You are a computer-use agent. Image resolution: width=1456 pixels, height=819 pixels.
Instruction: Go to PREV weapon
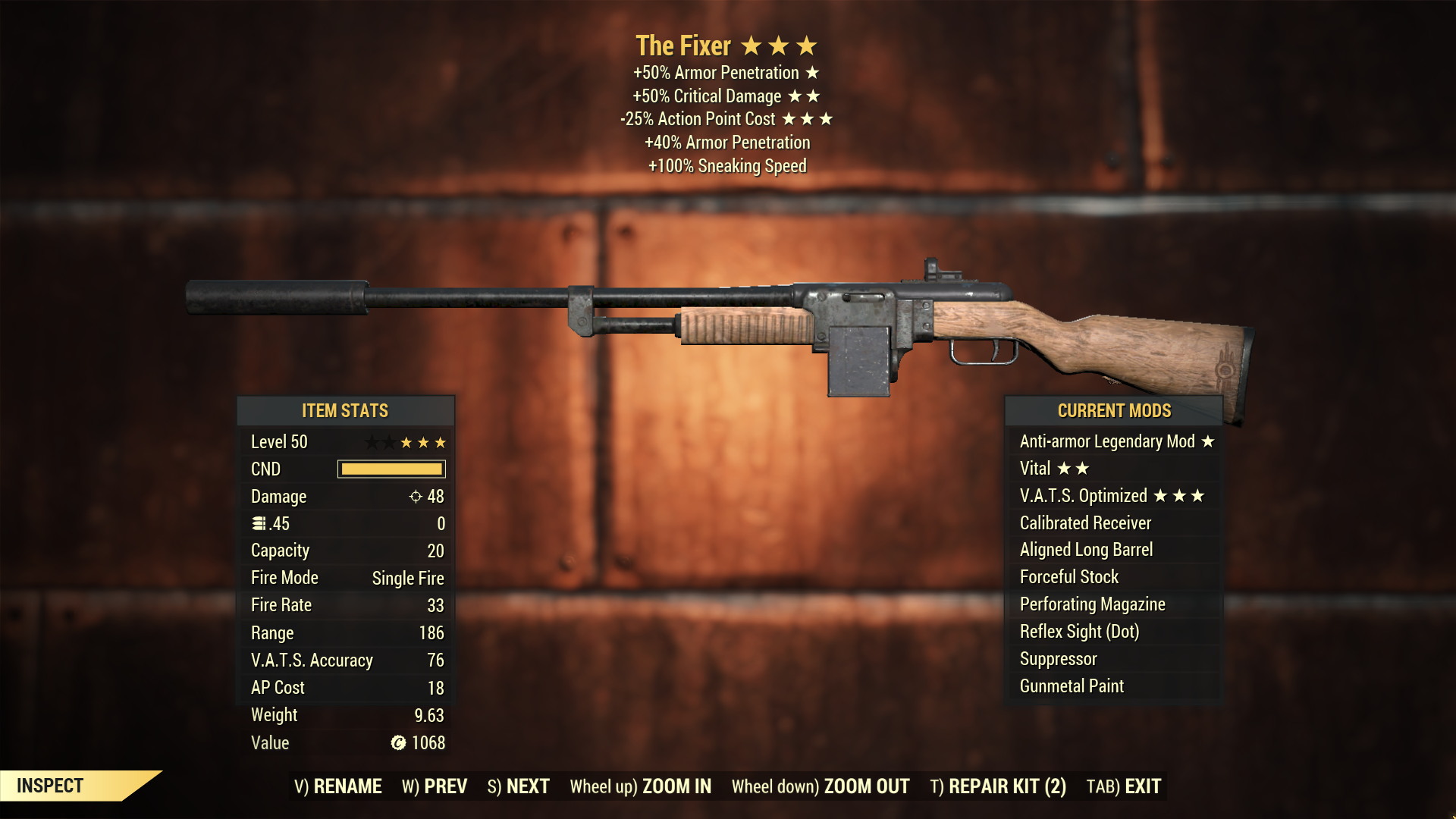[x=447, y=786]
